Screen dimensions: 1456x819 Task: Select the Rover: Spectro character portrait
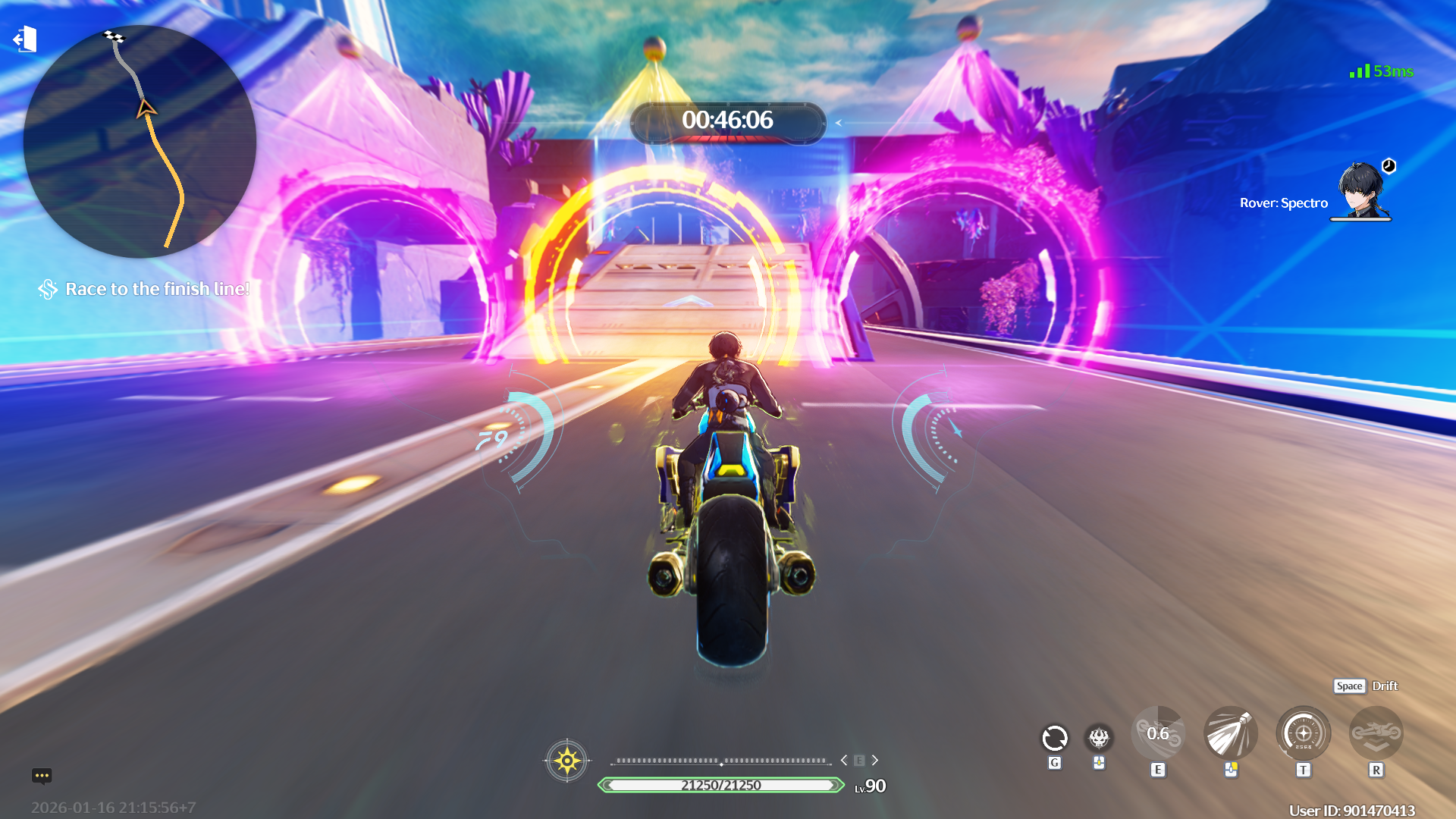pyautogui.click(x=1362, y=191)
